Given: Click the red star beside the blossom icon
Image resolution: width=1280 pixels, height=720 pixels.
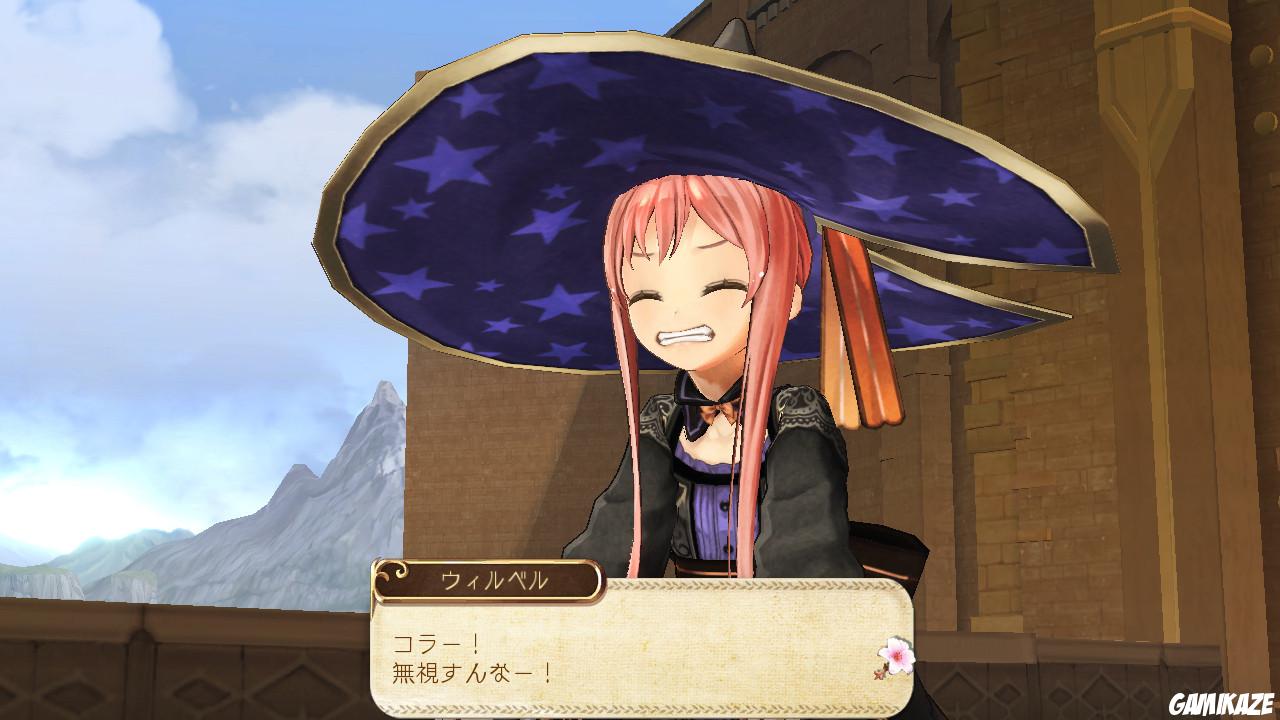Looking at the screenshot, I should [879, 676].
